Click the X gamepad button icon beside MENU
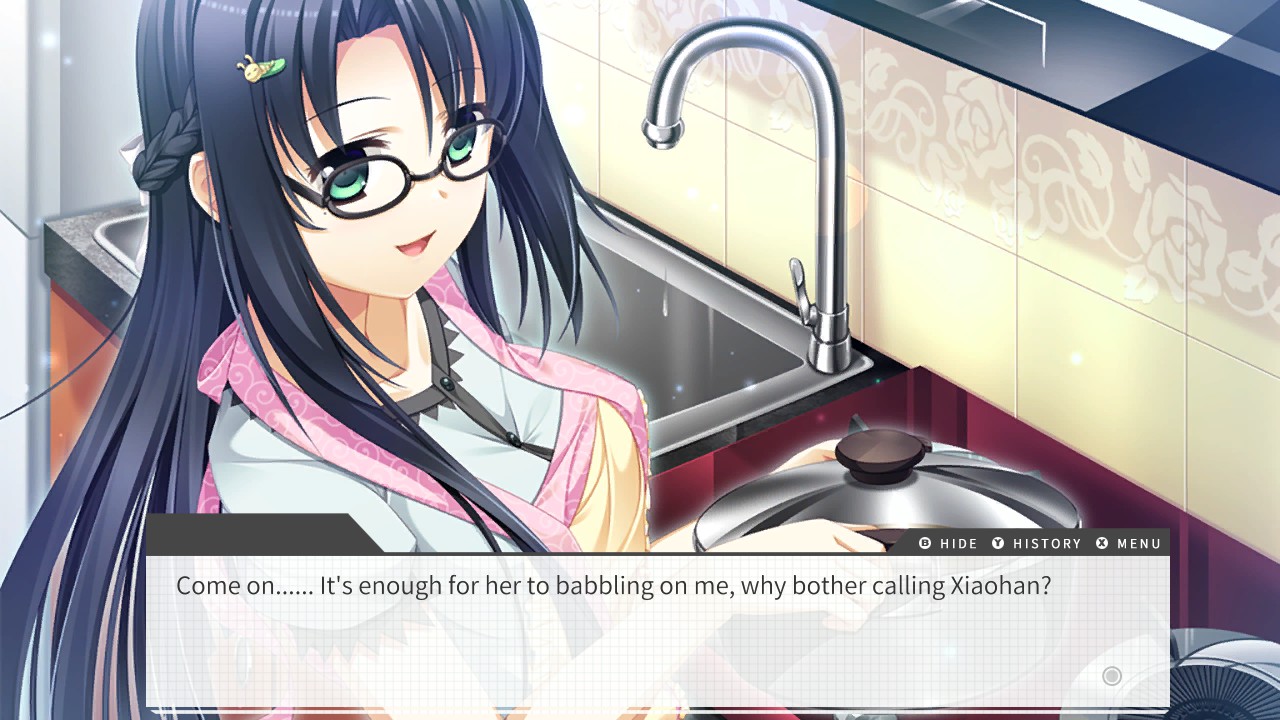This screenshot has width=1280, height=720. tap(1104, 544)
